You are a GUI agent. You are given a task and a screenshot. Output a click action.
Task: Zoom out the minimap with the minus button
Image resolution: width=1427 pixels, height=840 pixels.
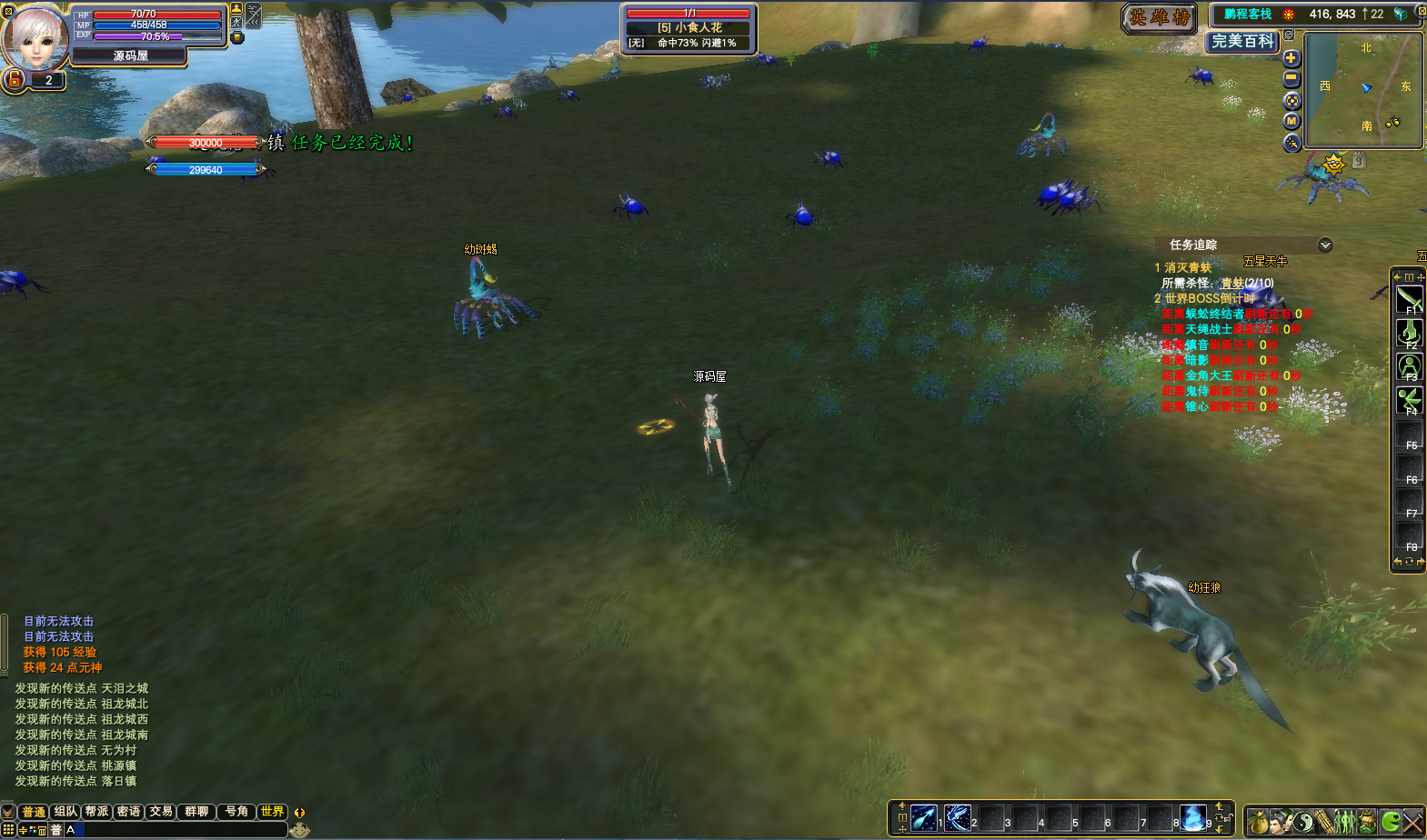[x=1291, y=79]
